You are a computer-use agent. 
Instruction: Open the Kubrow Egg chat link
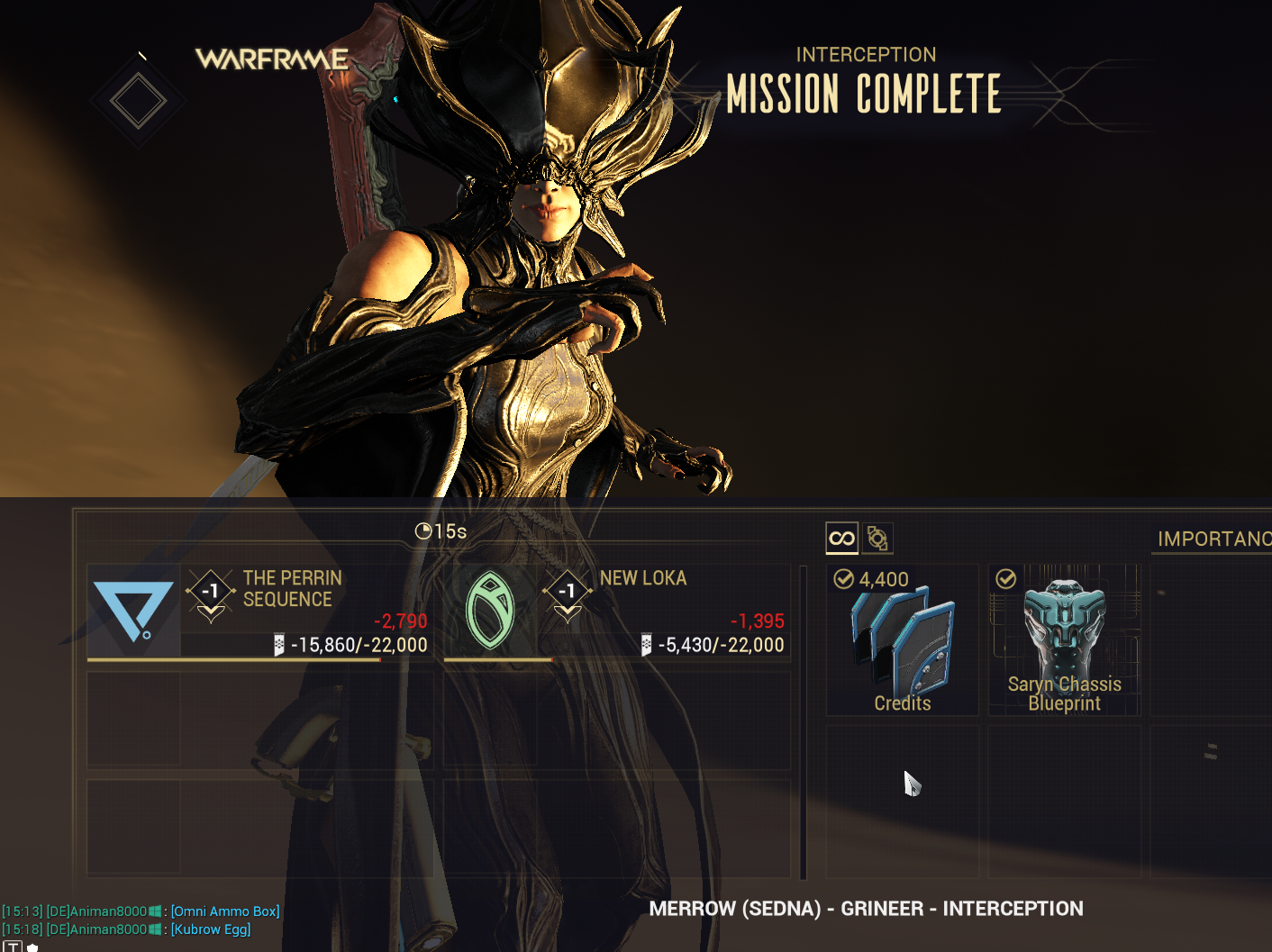211,929
